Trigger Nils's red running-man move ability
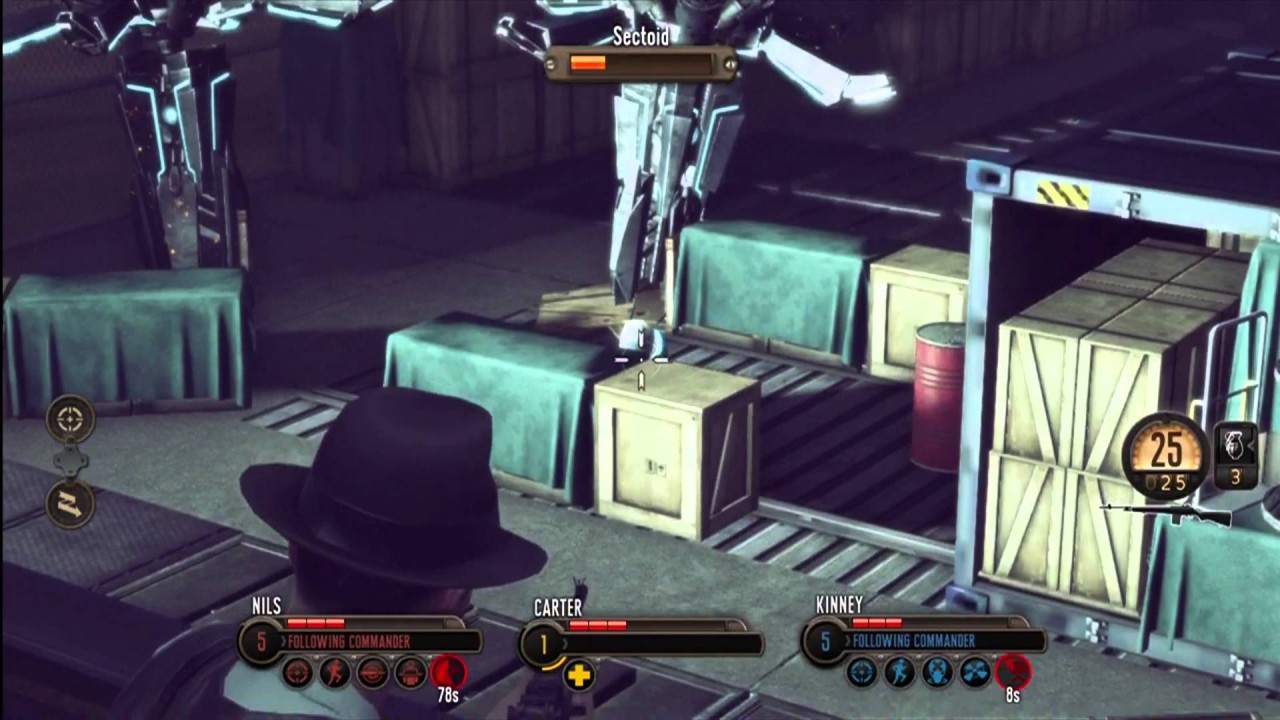Screen dimensions: 1280x720 pos(335,673)
